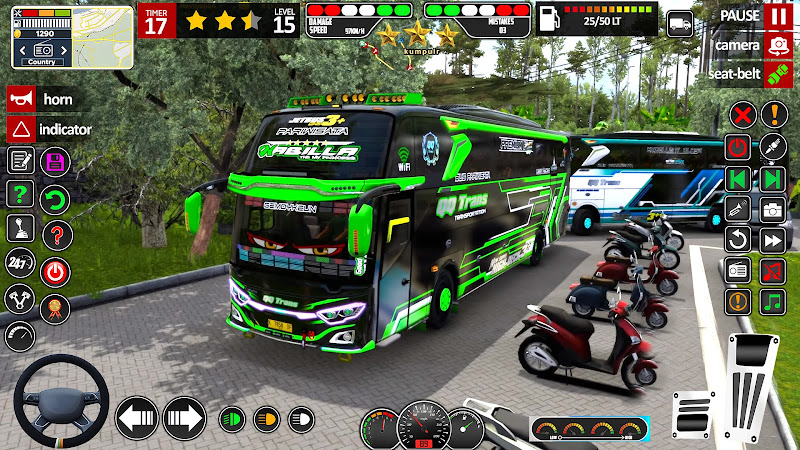This screenshot has width=800, height=450.
Task: Pause the game with the PAUSE button
Action: point(777,17)
